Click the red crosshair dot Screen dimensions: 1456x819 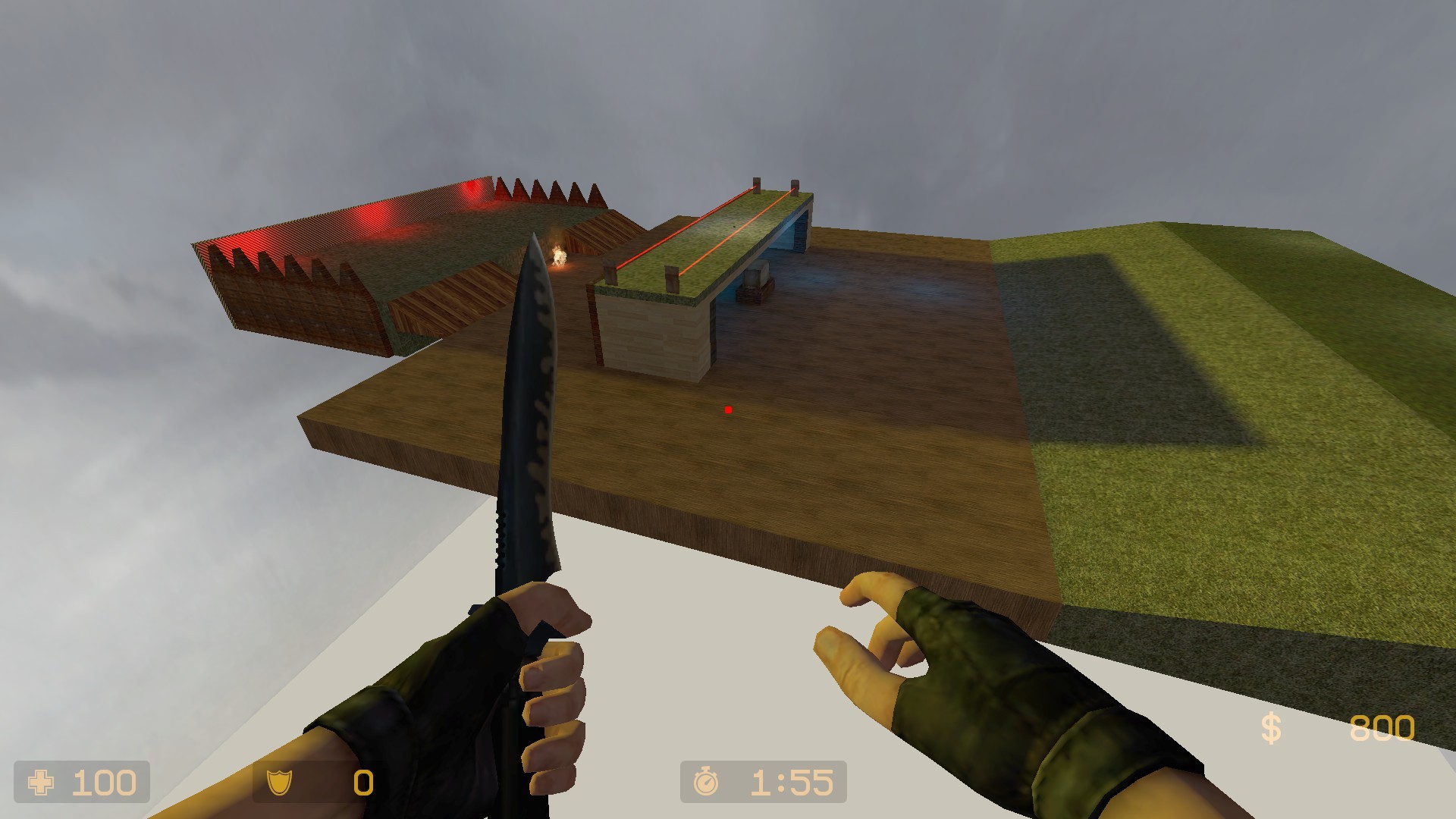click(726, 409)
